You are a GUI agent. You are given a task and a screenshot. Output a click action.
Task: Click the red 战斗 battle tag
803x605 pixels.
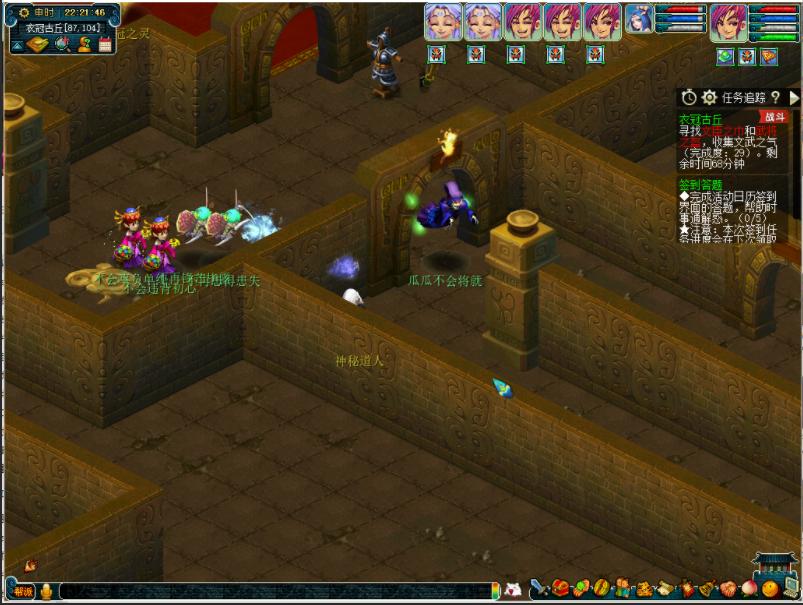coord(773,117)
